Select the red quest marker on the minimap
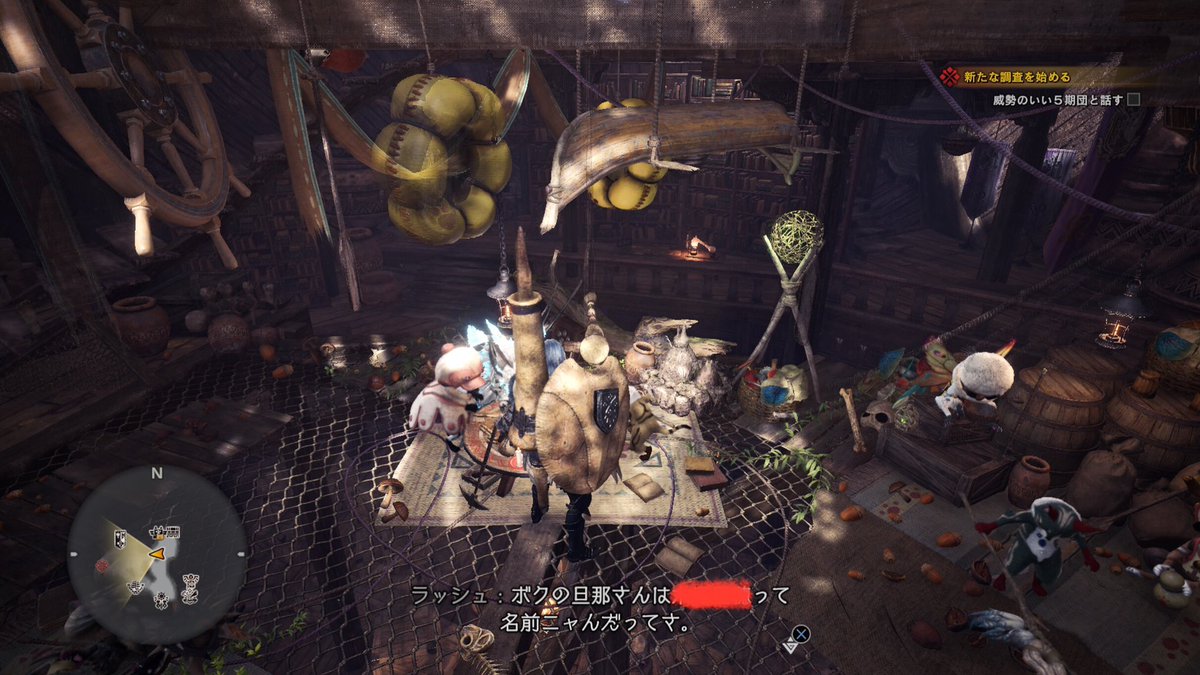The width and height of the screenshot is (1200, 675). point(102,566)
